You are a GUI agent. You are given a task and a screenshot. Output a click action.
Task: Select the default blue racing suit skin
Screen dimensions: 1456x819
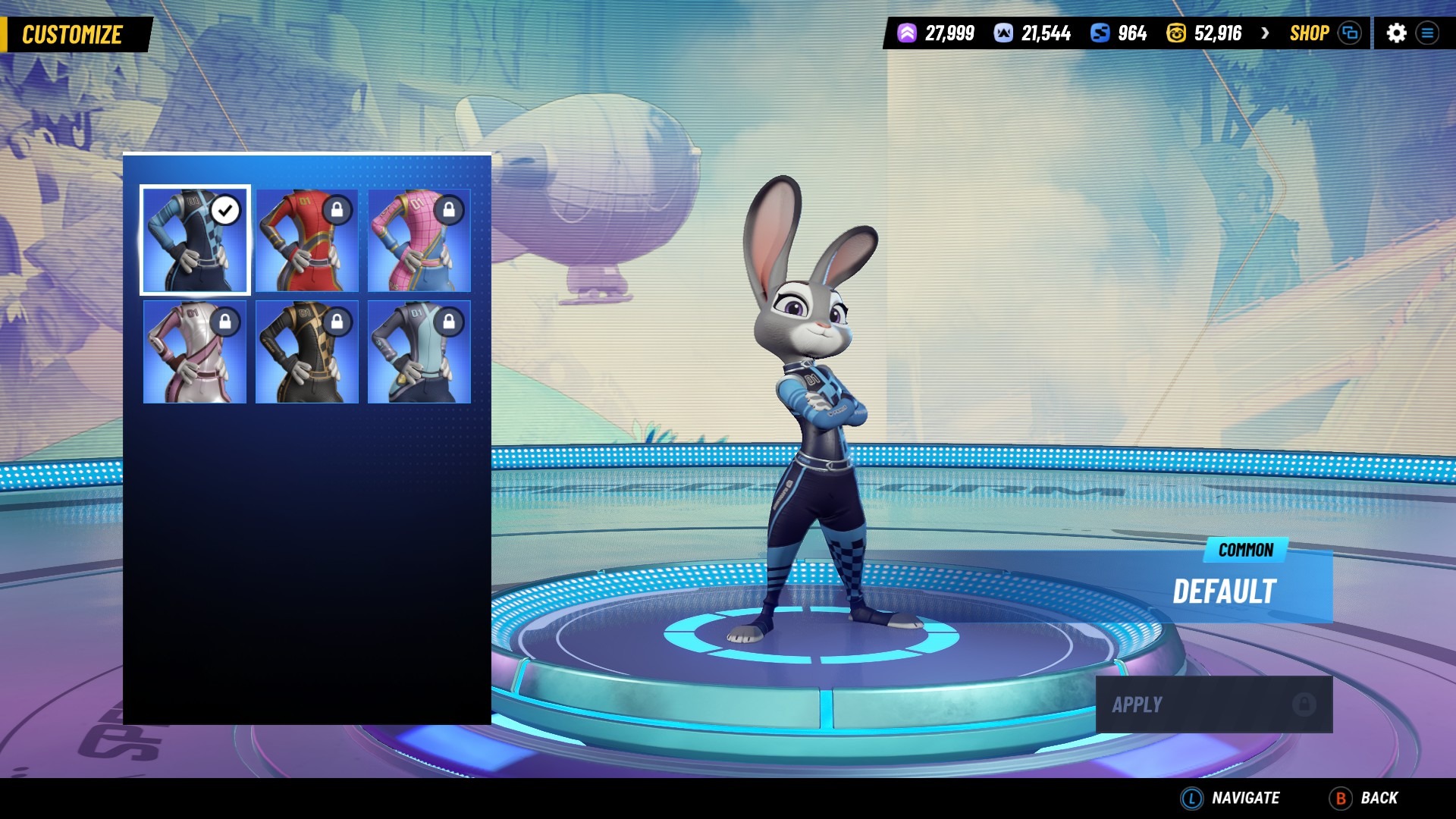pyautogui.click(x=195, y=240)
